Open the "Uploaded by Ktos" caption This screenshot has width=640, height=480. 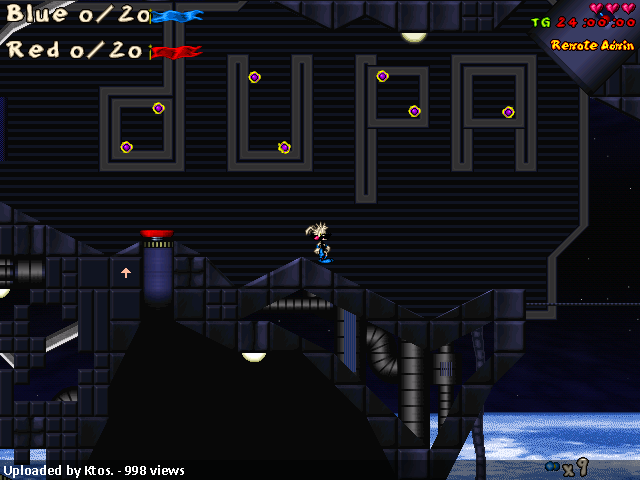click(x=94, y=470)
